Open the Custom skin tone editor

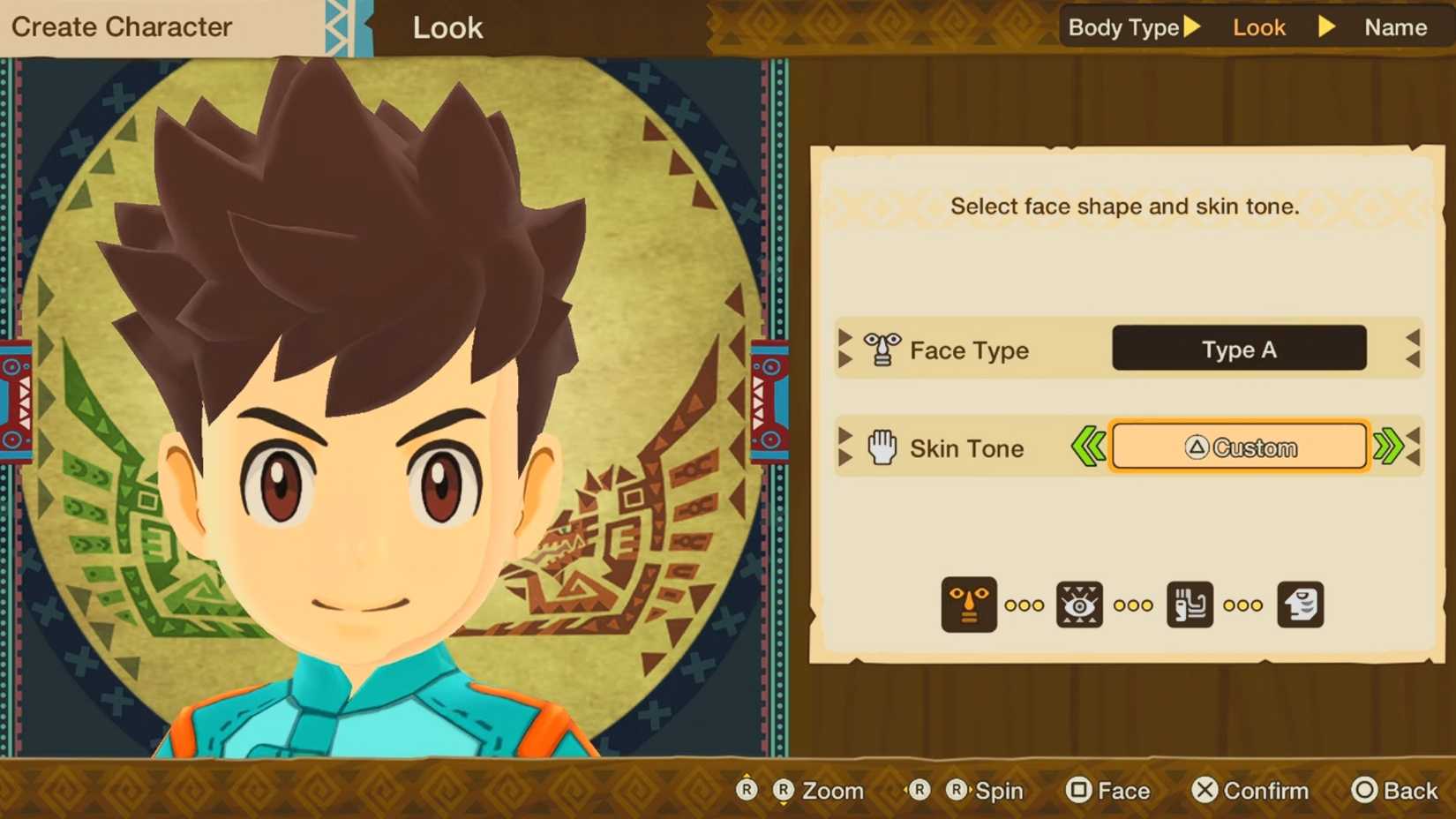[1239, 447]
